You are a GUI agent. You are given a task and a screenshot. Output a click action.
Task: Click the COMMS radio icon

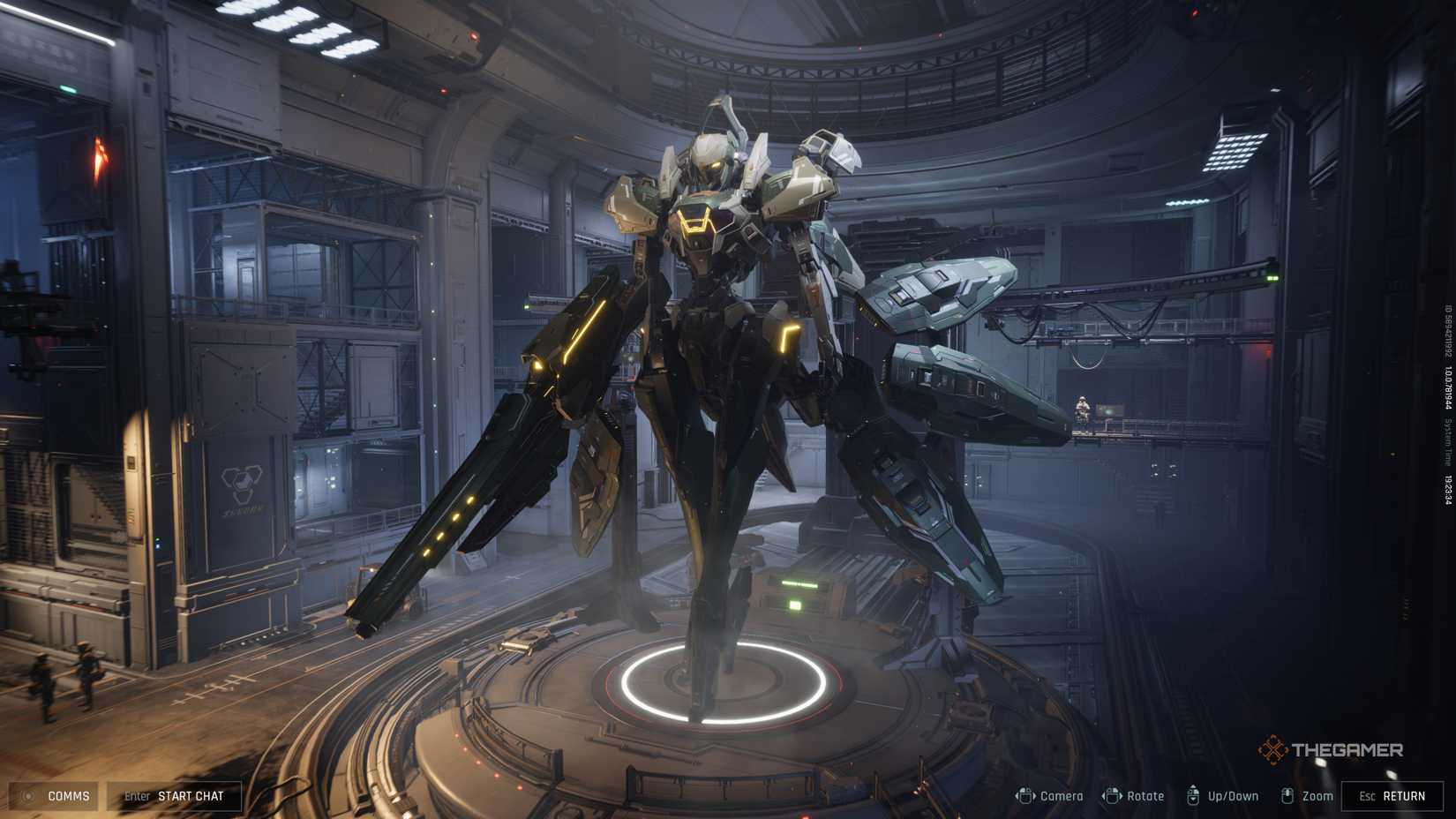(x=29, y=795)
